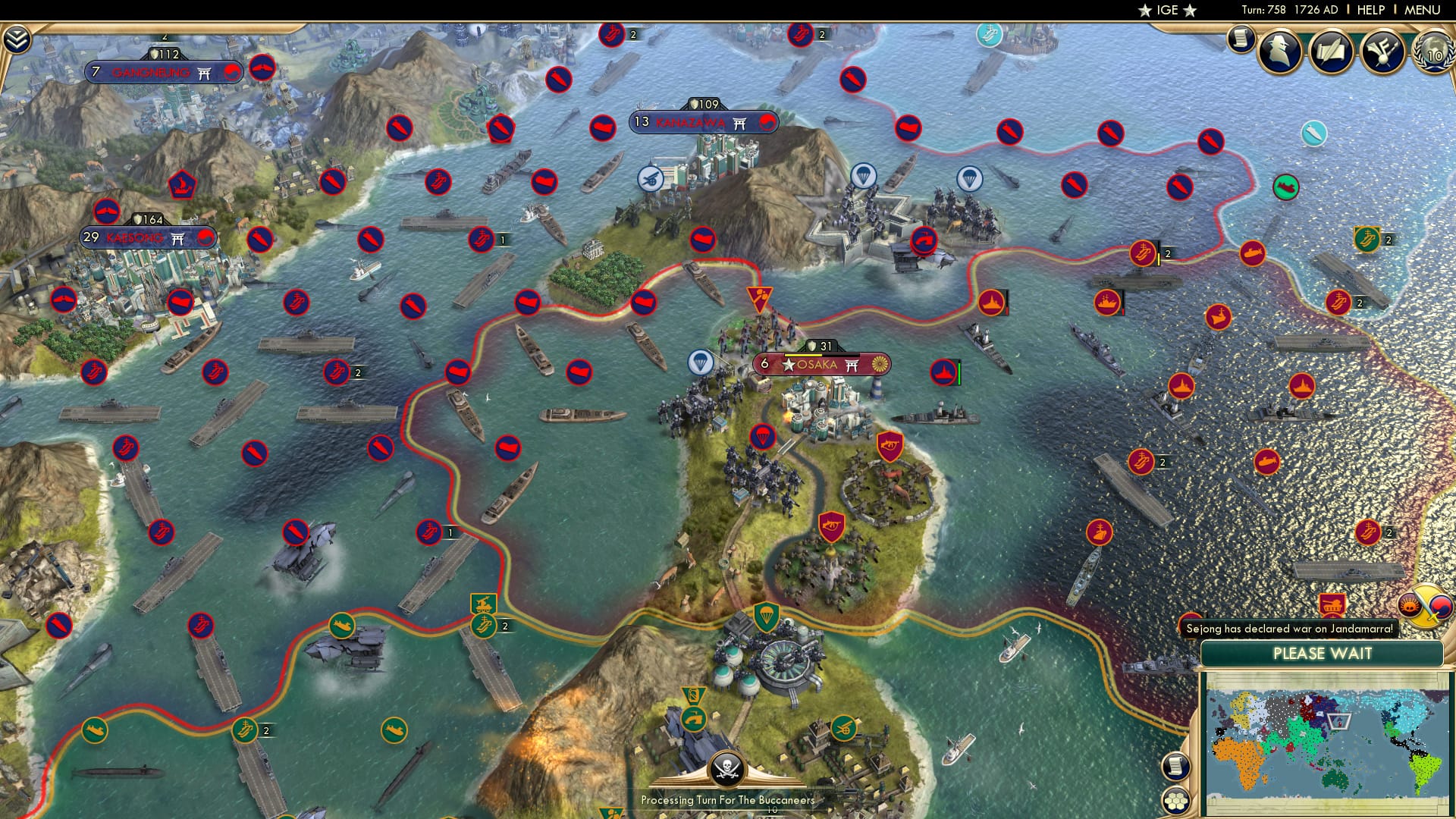The width and height of the screenshot is (1456, 819).
Task: Open Diplomacy via the globe icon showing 10
Action: coord(1432,52)
